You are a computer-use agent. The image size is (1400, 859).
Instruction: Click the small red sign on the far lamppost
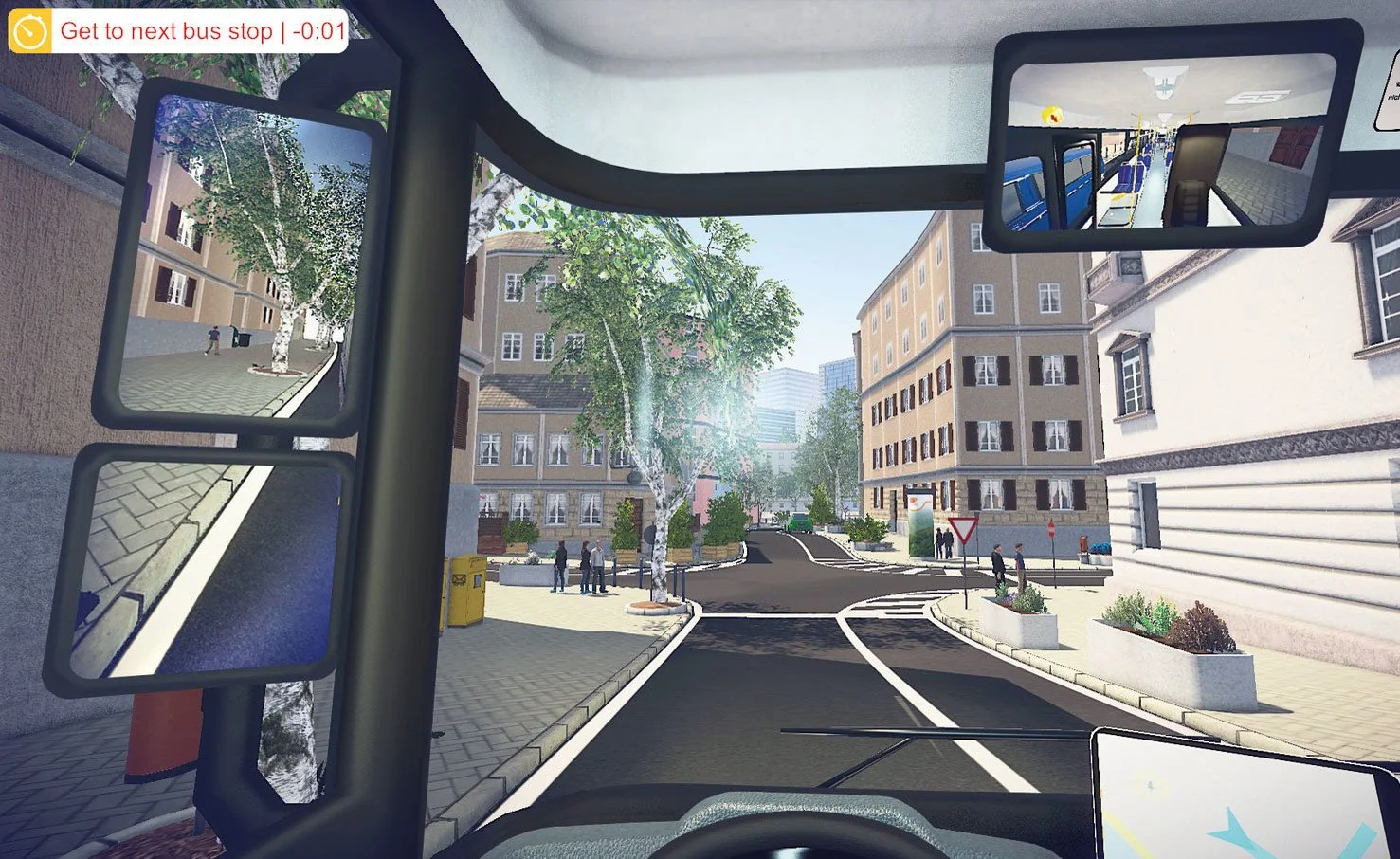1052,529
